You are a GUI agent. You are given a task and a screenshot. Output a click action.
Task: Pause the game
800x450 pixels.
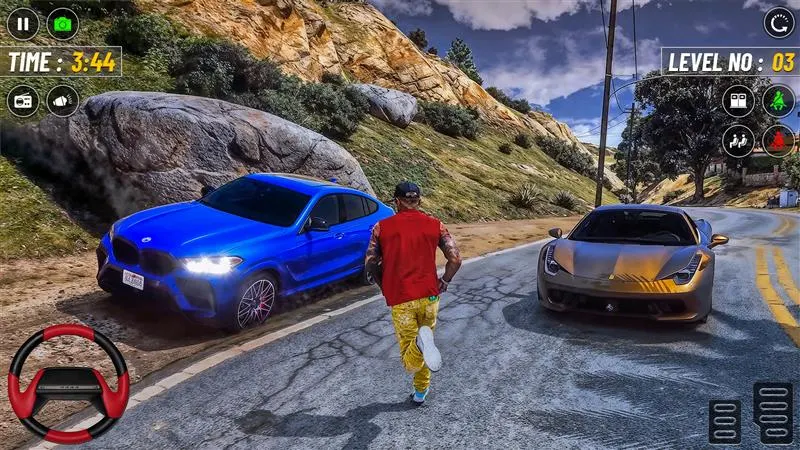pyautogui.click(x=23, y=23)
